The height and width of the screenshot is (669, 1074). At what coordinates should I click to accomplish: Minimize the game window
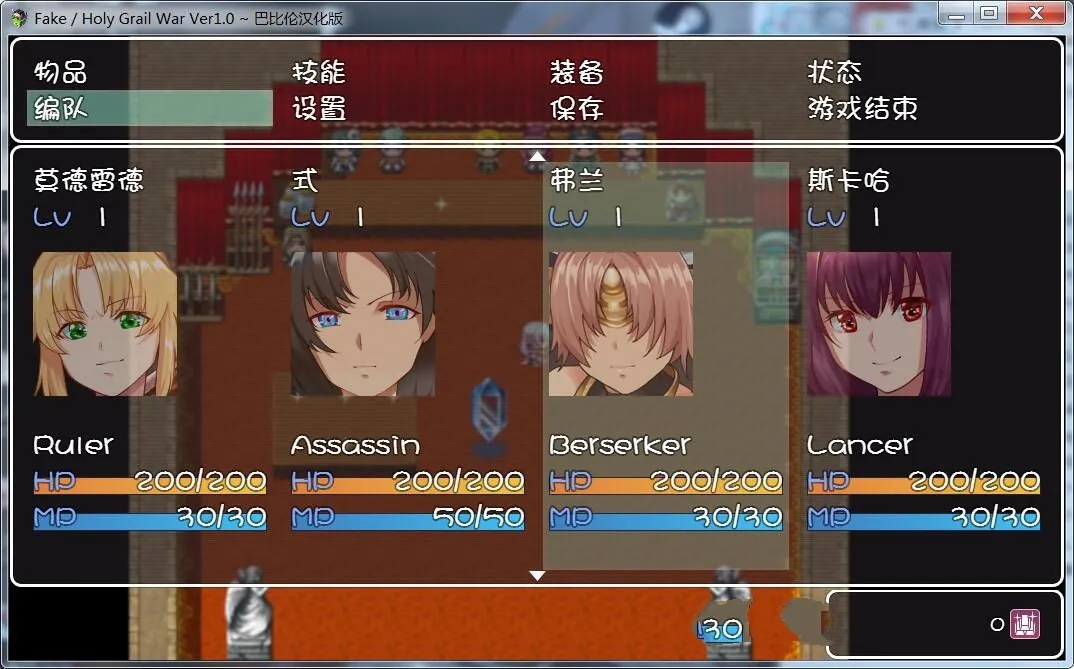(x=956, y=13)
